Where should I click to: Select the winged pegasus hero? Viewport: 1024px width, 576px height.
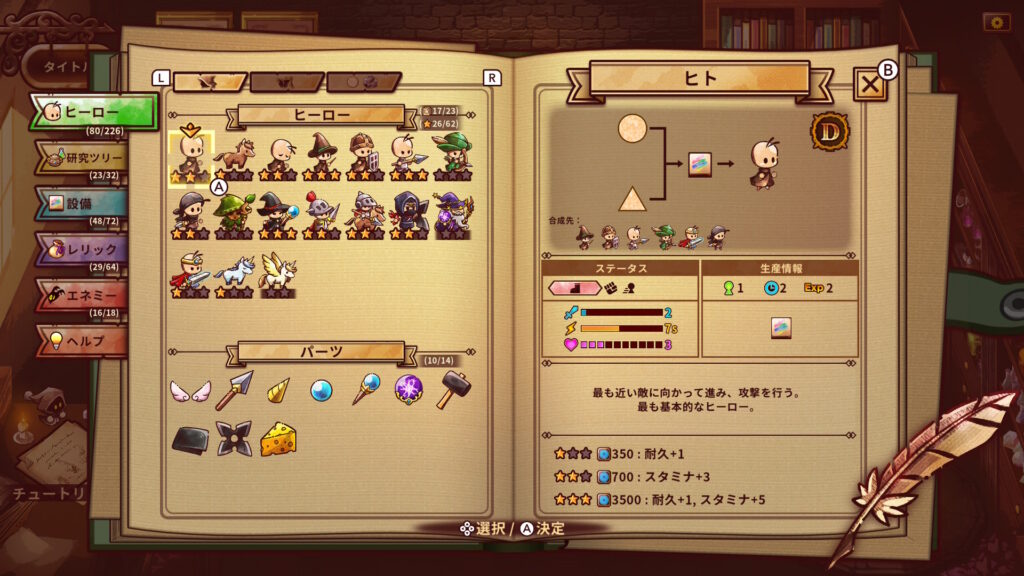277,271
